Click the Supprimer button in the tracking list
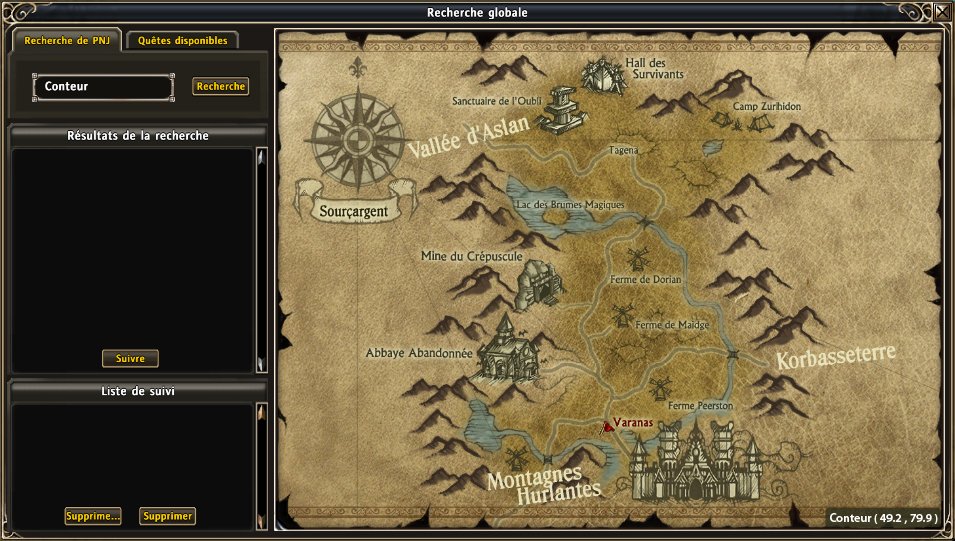 [x=167, y=516]
